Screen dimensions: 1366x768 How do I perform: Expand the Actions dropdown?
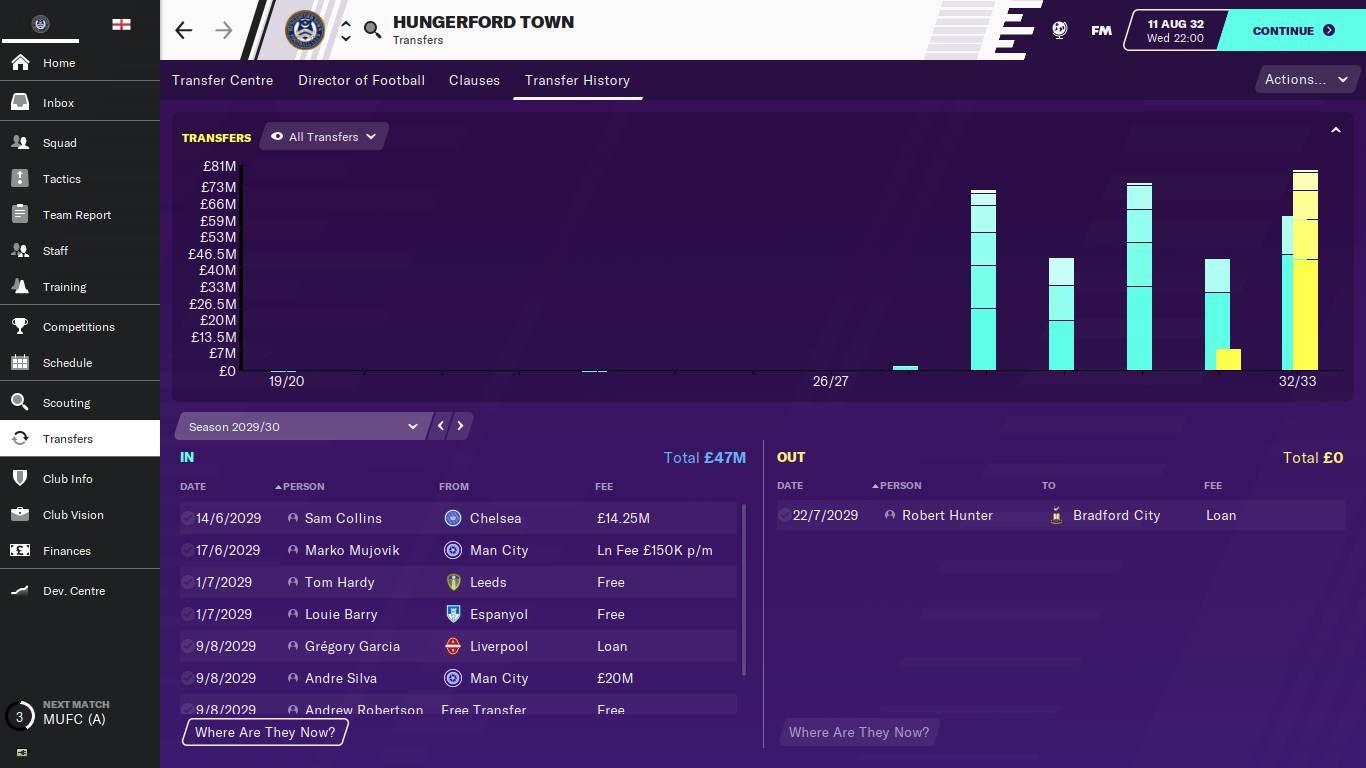[x=1306, y=80]
